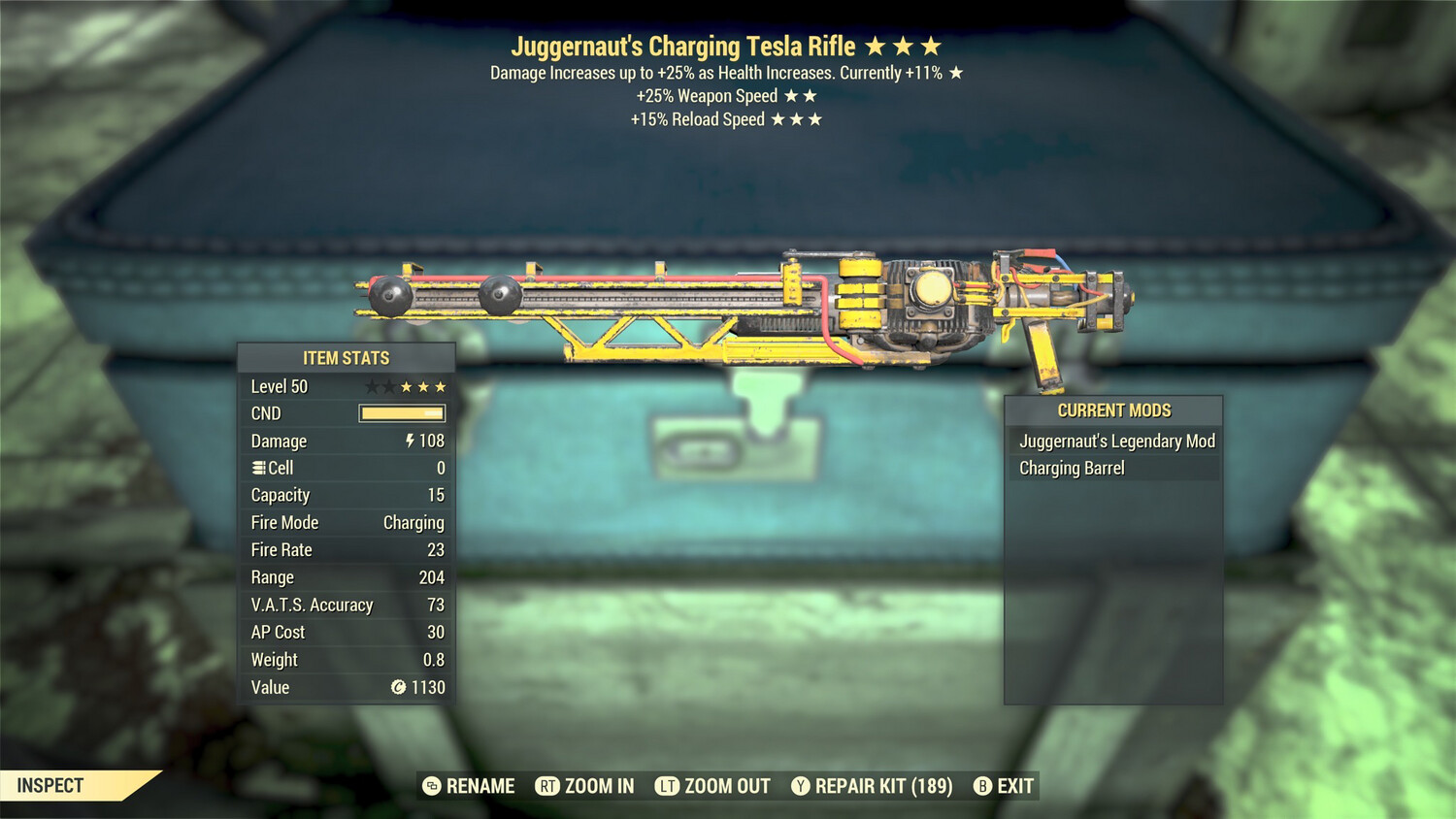Click the CND condition bar
The height and width of the screenshot is (819, 1456).
401,413
